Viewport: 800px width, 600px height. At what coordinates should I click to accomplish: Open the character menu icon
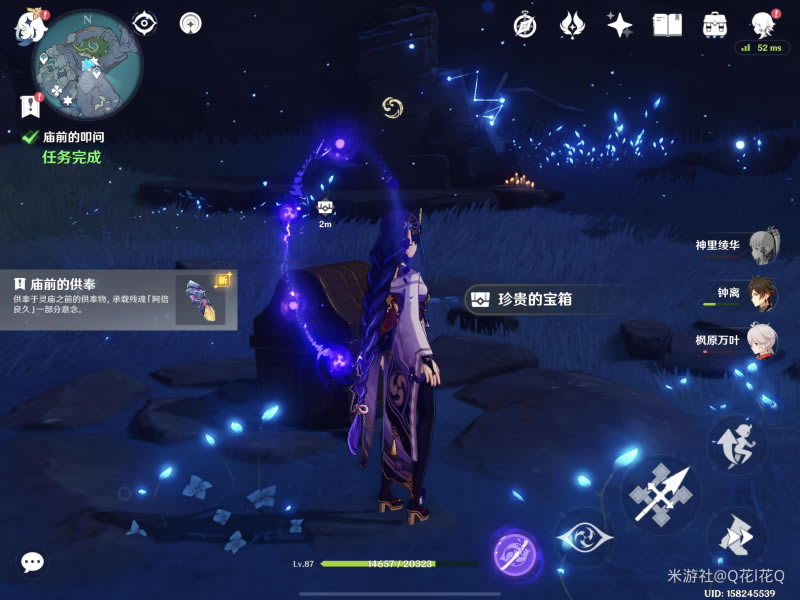763,25
